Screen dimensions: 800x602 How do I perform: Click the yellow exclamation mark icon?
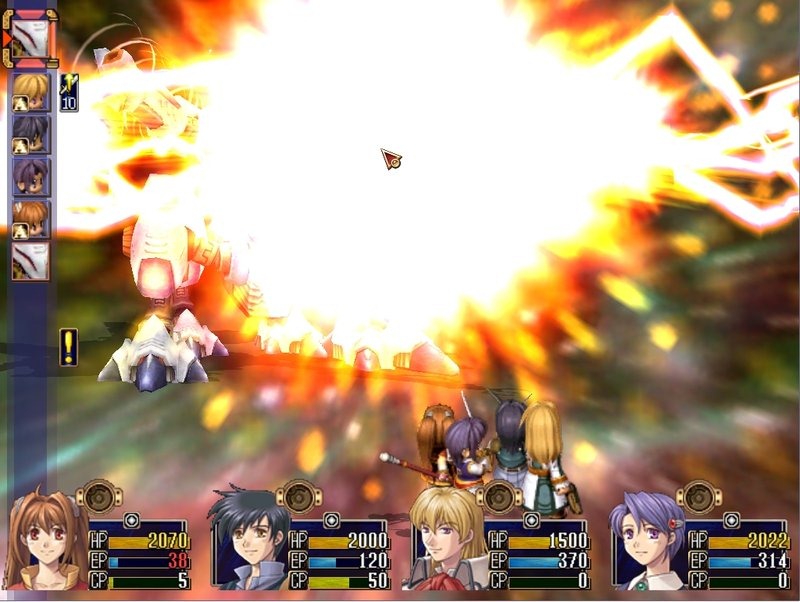[68, 346]
